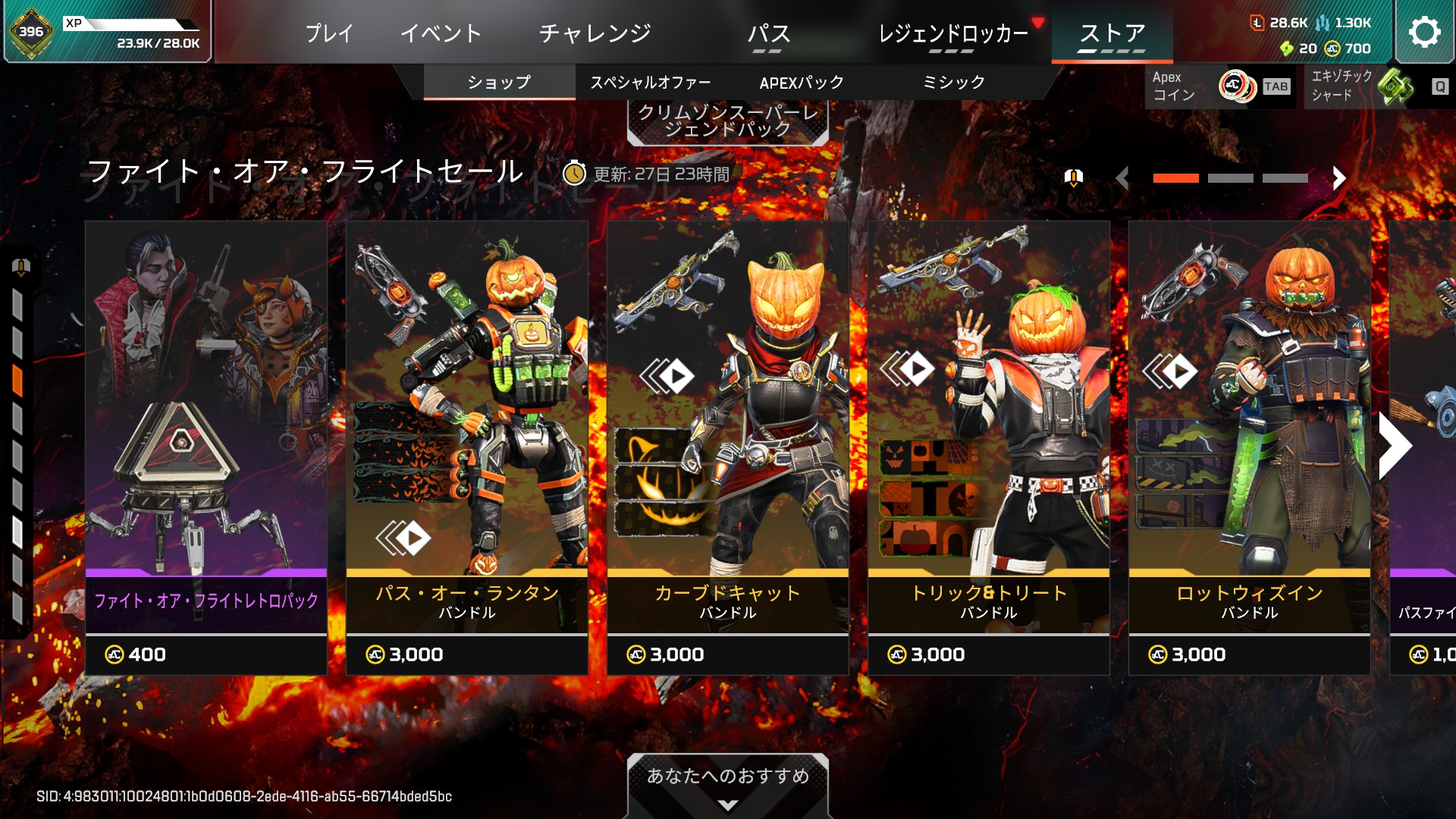View the ロットウィズイン bundle
The height and width of the screenshot is (819, 1456).
pyautogui.click(x=1250, y=447)
